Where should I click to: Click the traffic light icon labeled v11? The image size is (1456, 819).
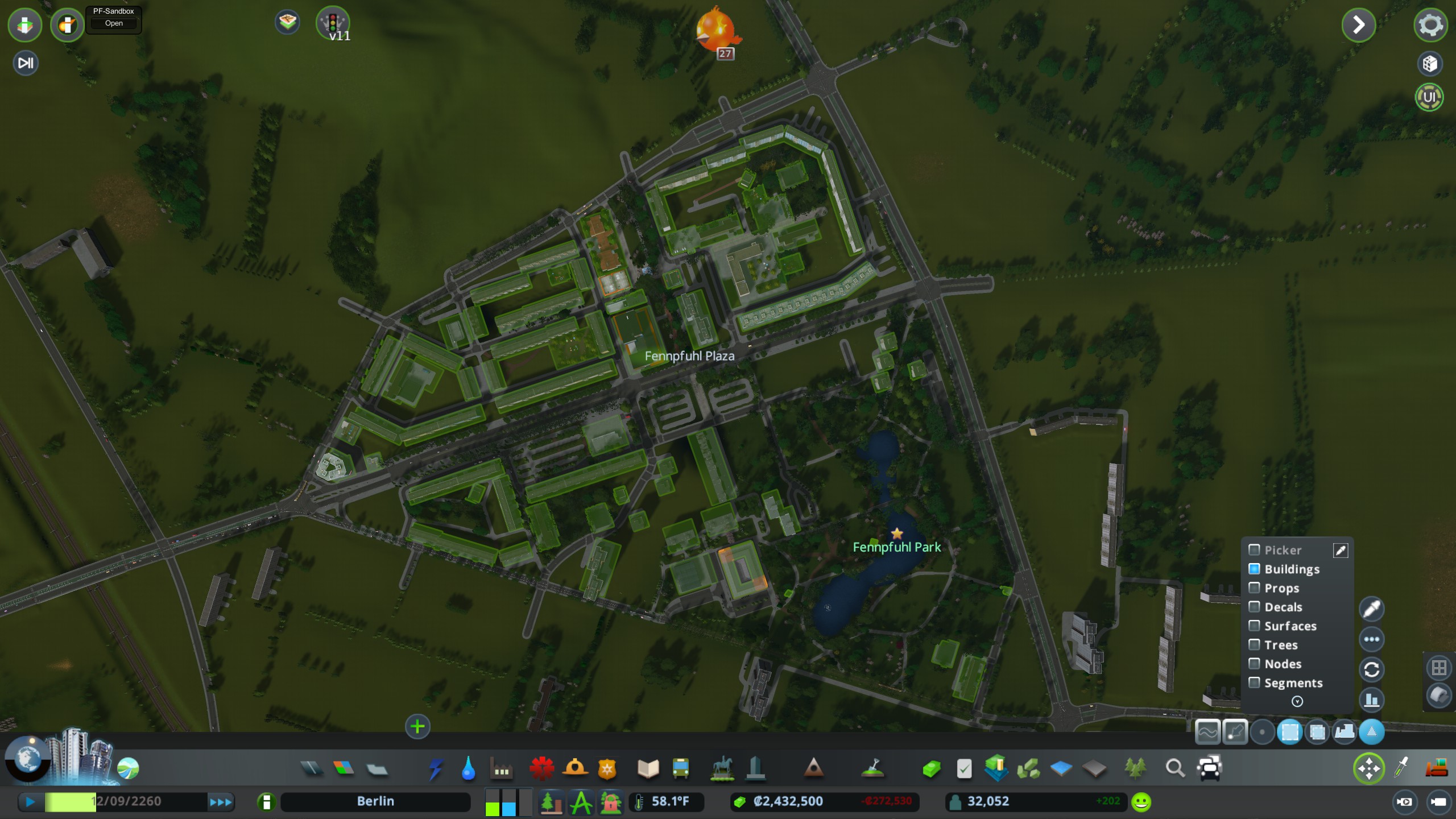tap(334, 23)
